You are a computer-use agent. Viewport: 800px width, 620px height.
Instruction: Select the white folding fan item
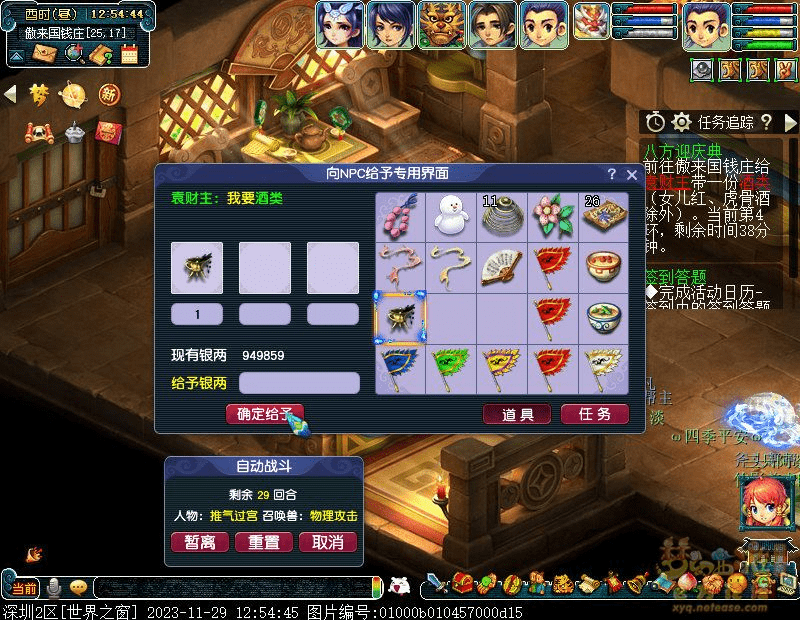[502, 266]
